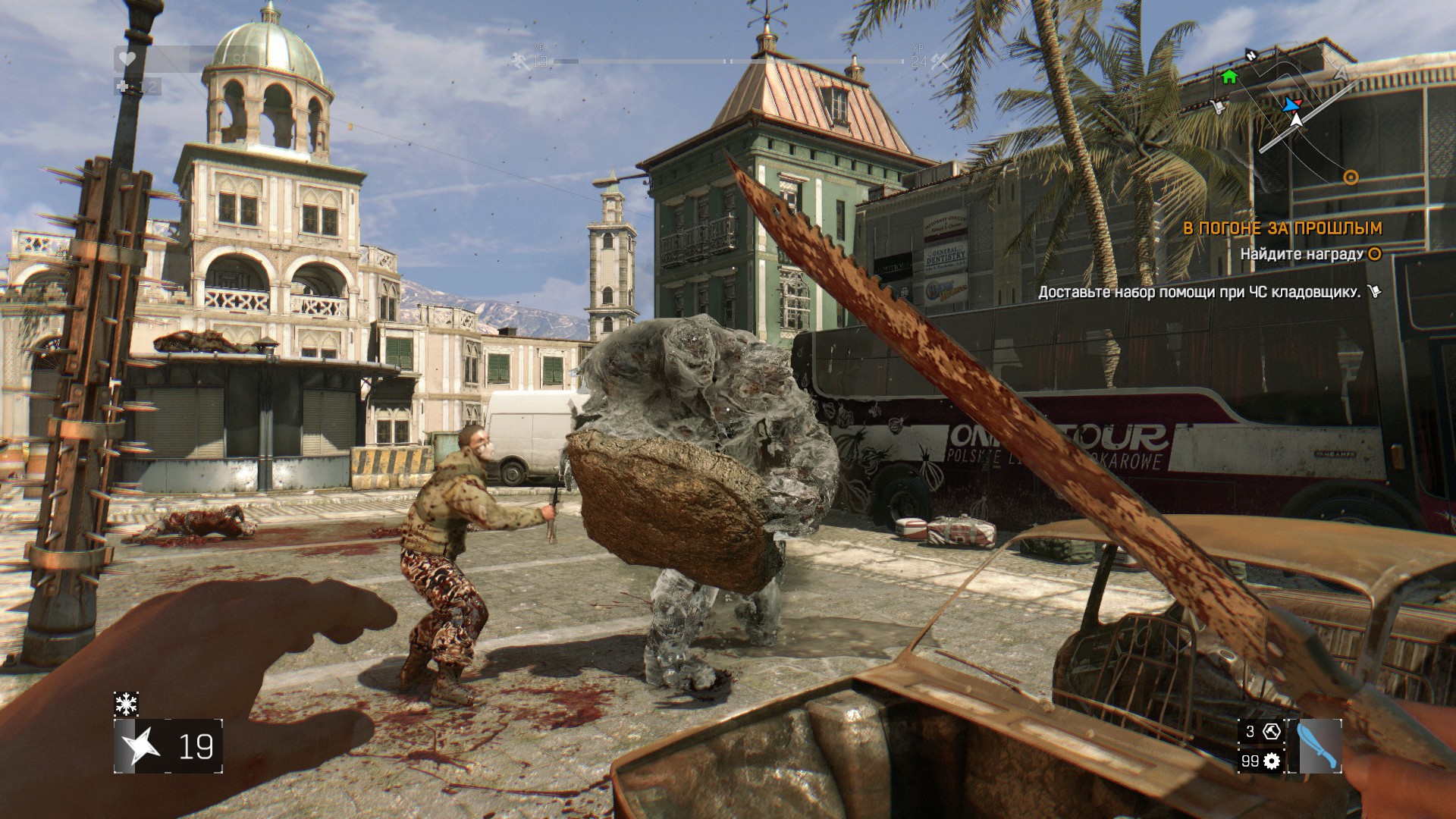This screenshot has height=819, width=1456.
Task: Open the quest titled В ПОГОНЕ ЗА ПРОШЛЫМ
Action: 1282,228
